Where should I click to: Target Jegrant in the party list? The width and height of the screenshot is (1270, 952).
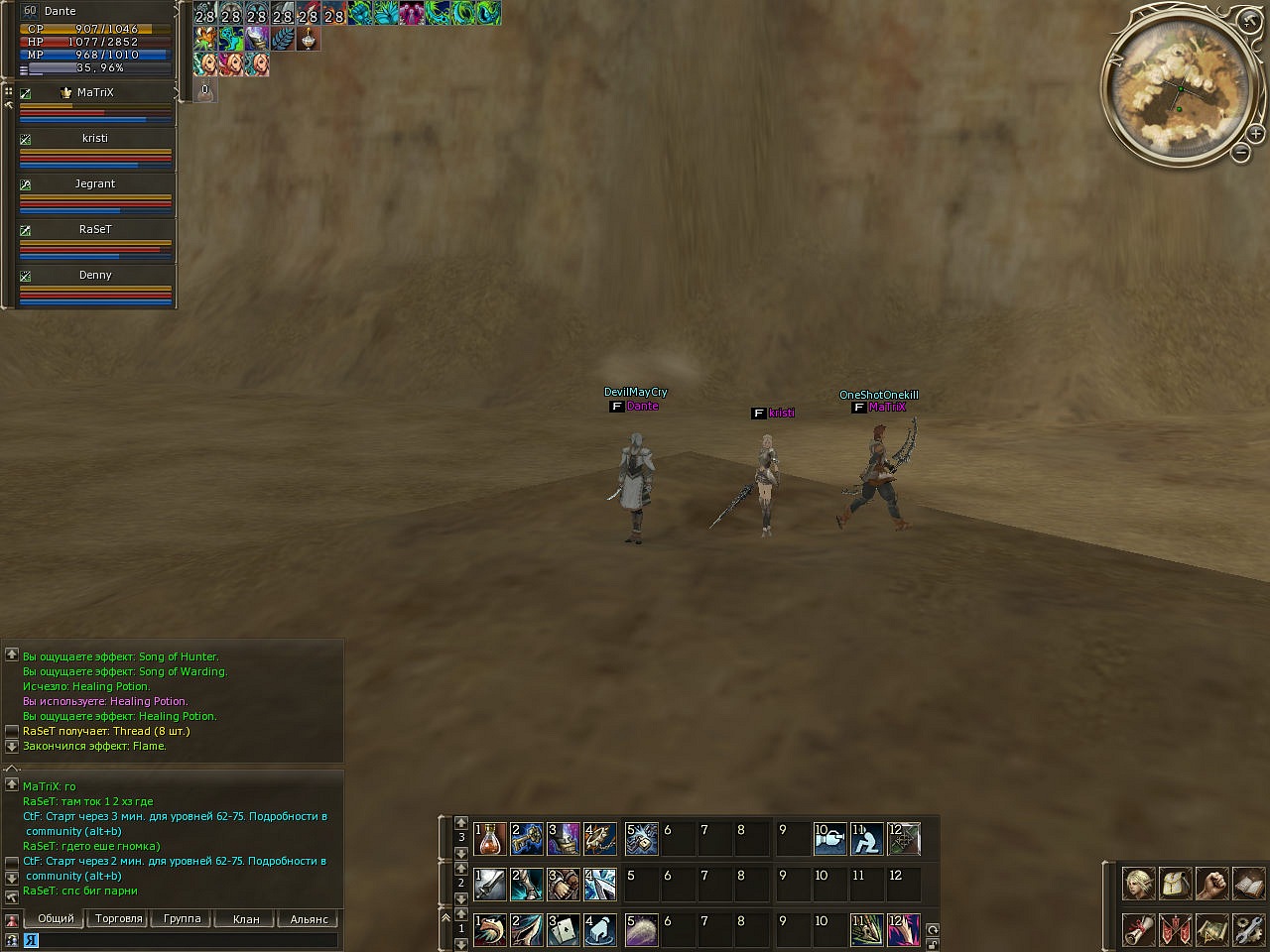click(95, 184)
